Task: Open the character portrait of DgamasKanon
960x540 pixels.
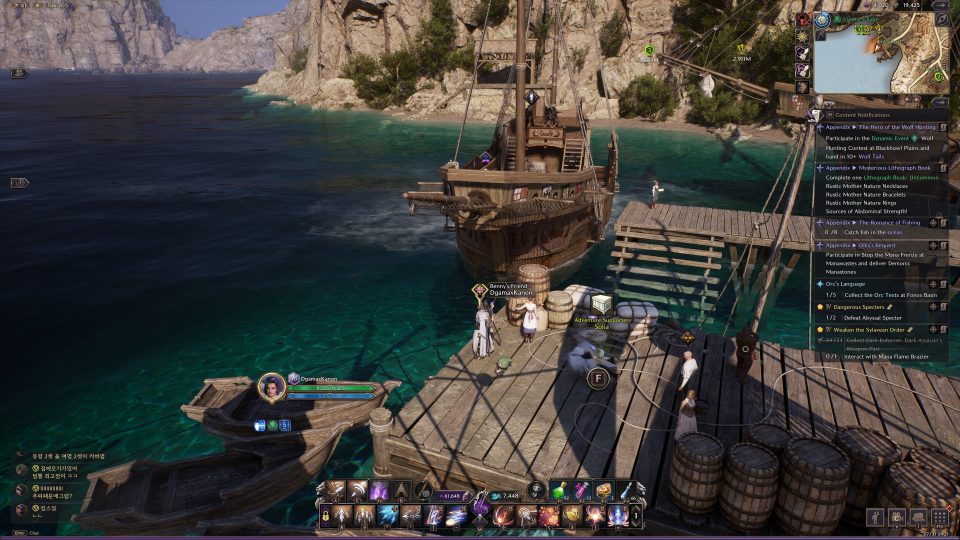Action: 272,387
